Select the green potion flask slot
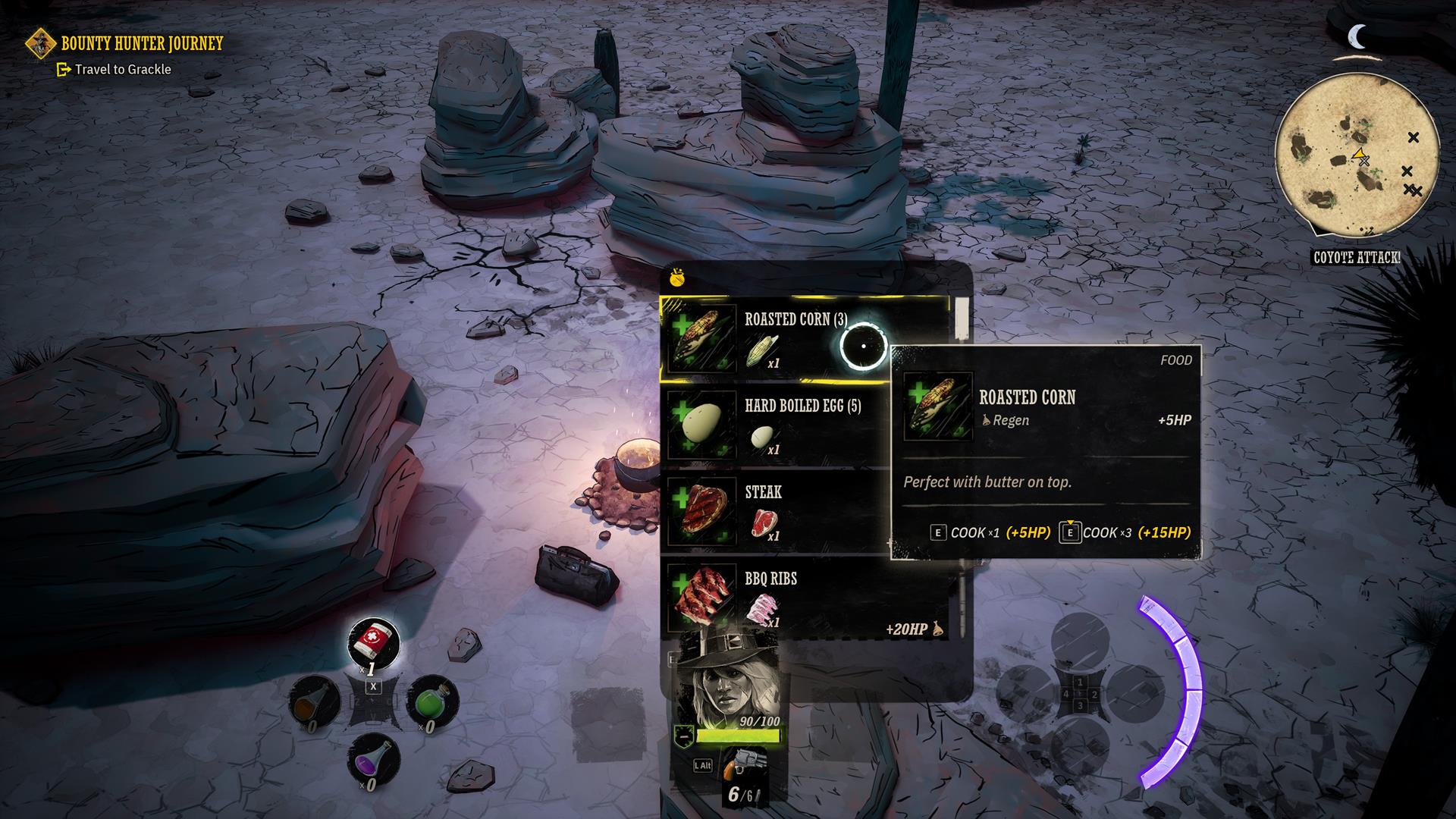The image size is (1456, 819). click(x=432, y=700)
